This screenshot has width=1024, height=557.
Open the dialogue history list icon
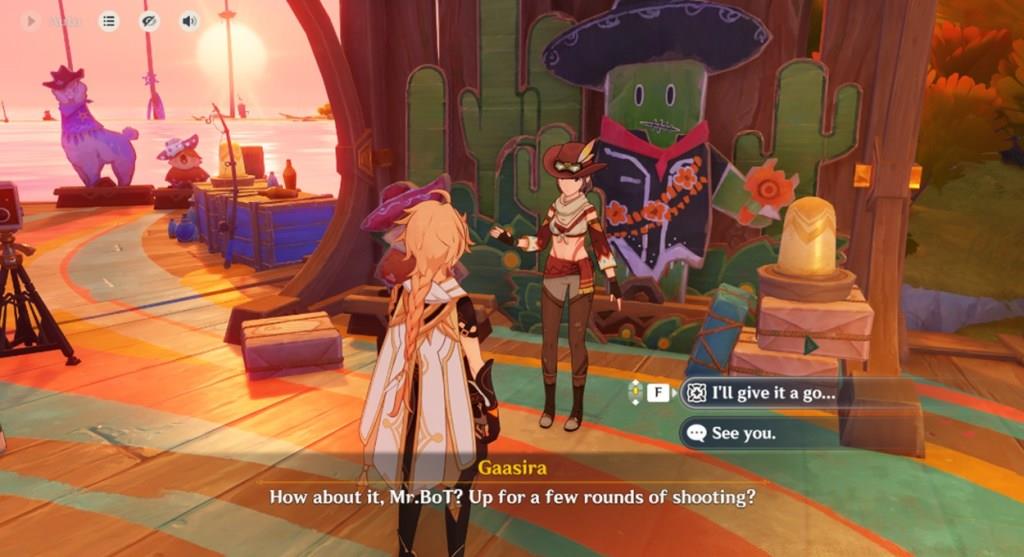[109, 21]
